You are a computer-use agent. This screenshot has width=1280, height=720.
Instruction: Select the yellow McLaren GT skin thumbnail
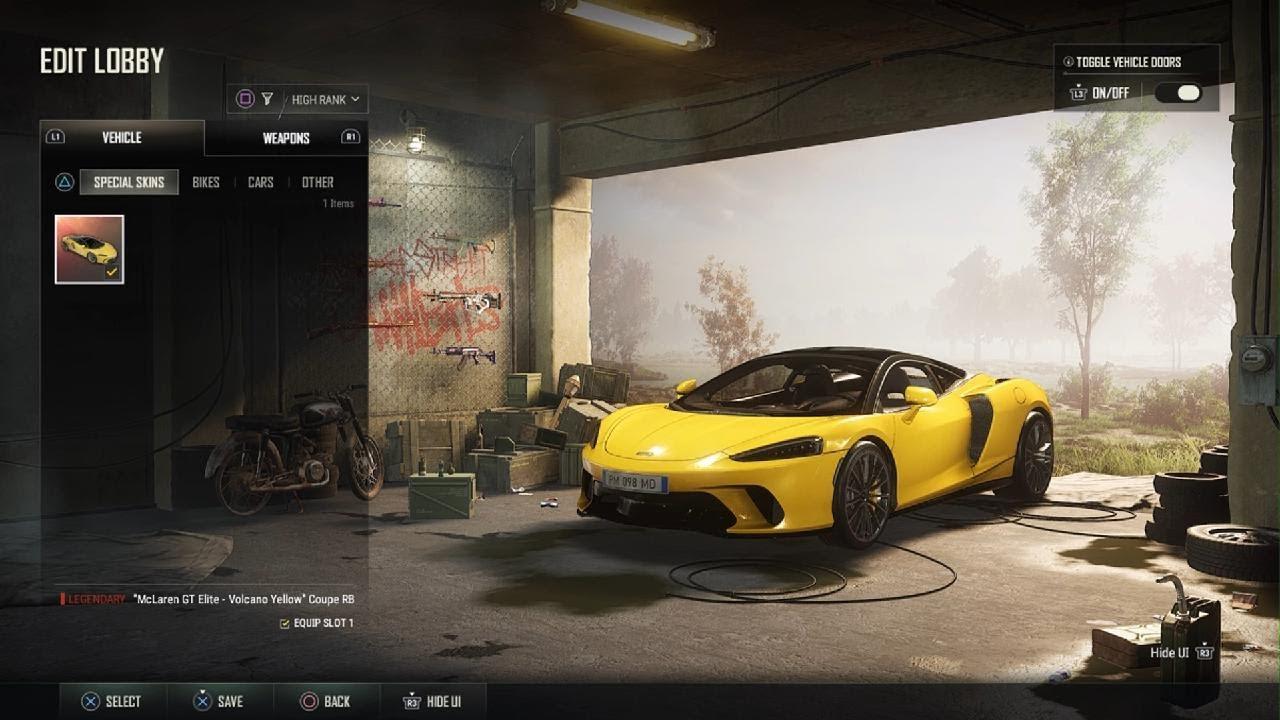[90, 249]
